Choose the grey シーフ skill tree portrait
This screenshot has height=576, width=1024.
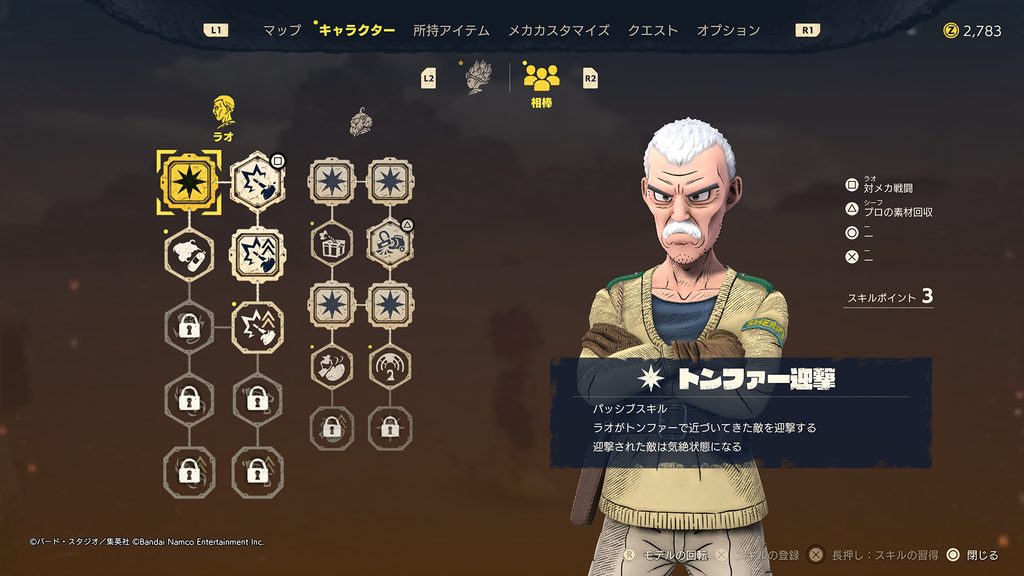(x=361, y=124)
